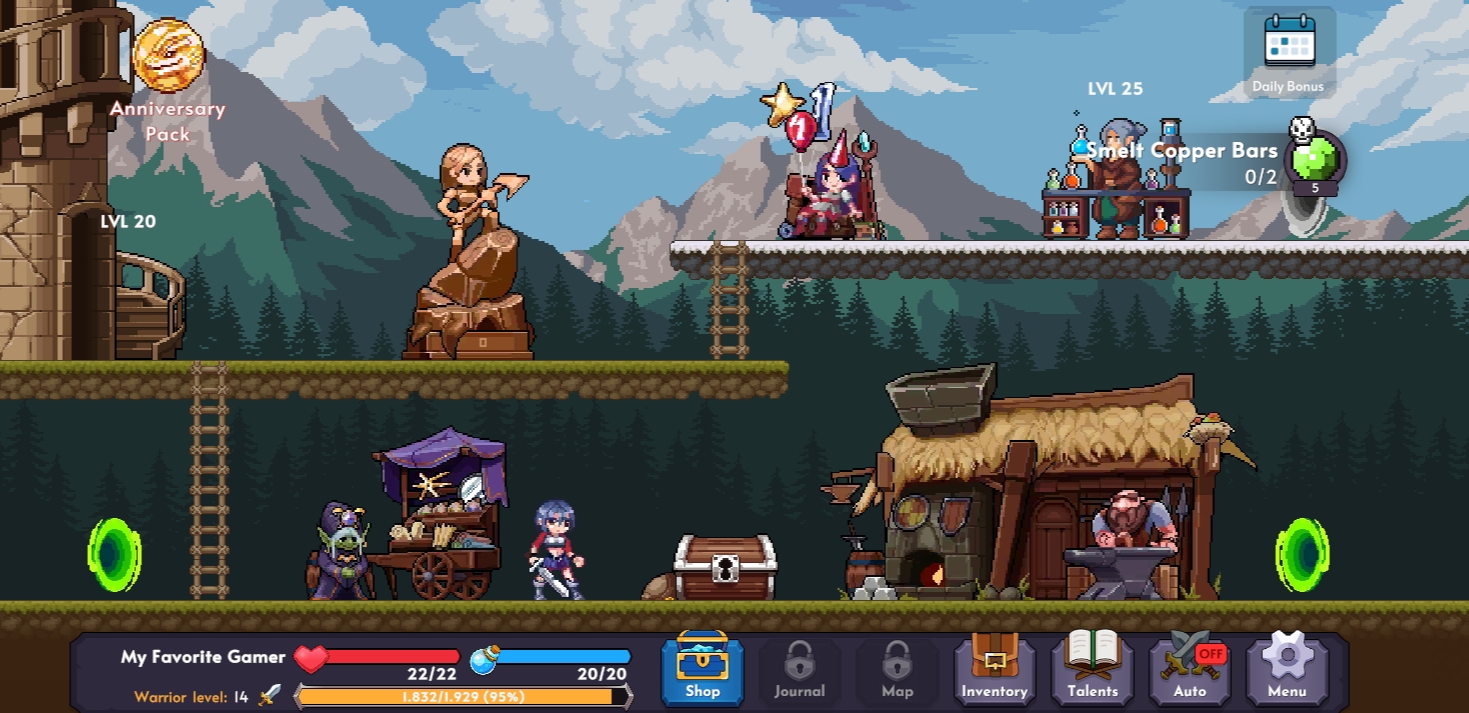Claim the Daily Bonus calendar
The height and width of the screenshot is (713, 1469).
[x=1289, y=52]
